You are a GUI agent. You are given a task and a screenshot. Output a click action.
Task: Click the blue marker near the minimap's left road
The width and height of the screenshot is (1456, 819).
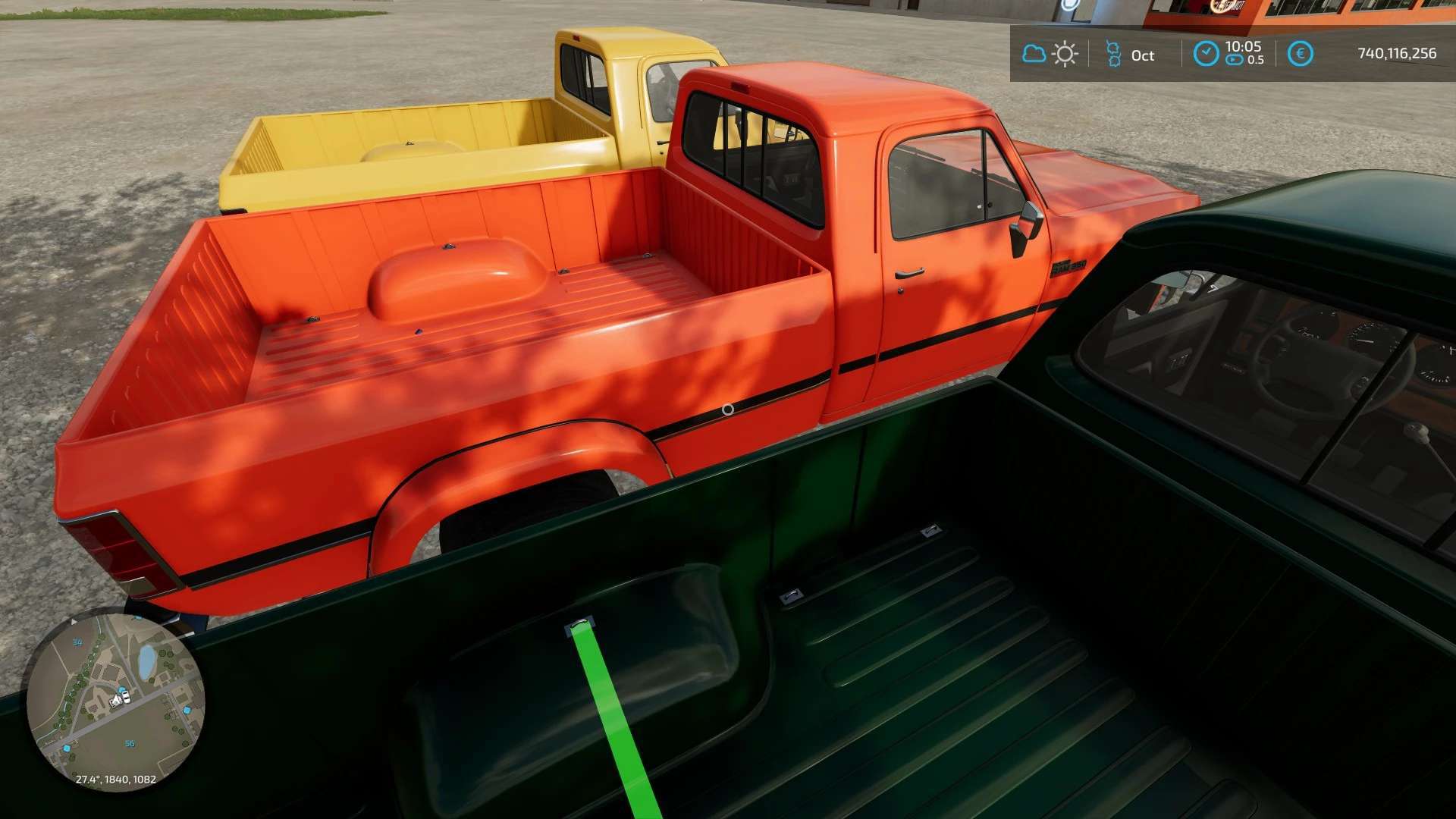67,748
